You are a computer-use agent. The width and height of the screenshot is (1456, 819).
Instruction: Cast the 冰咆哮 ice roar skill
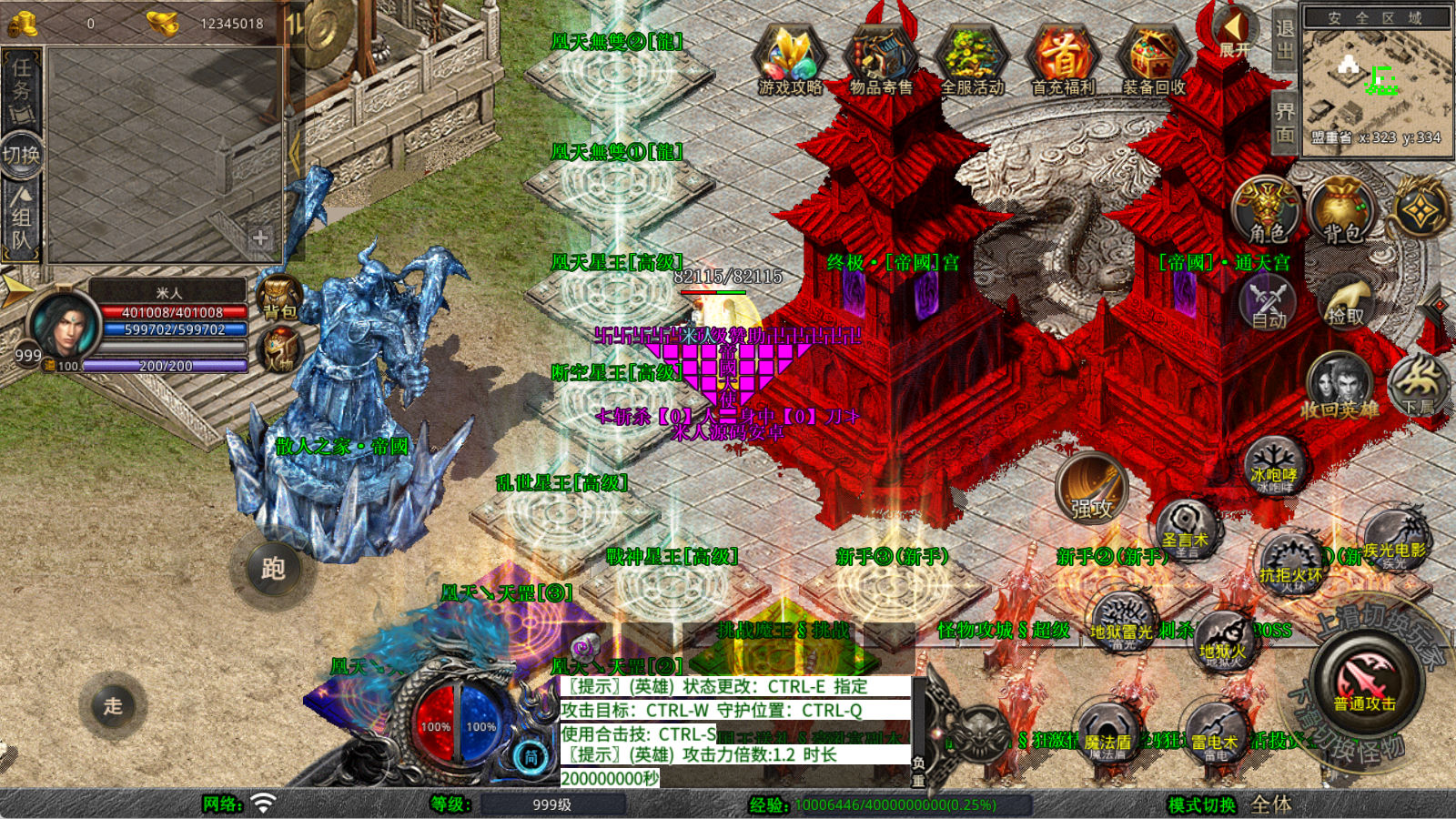click(x=1274, y=467)
